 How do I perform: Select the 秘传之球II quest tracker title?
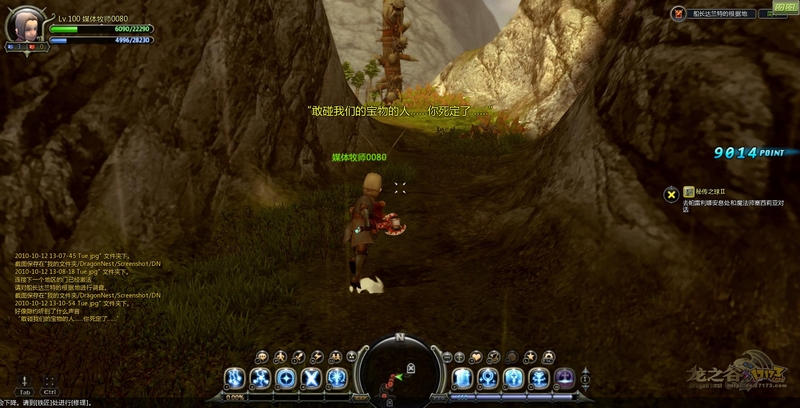[712, 190]
